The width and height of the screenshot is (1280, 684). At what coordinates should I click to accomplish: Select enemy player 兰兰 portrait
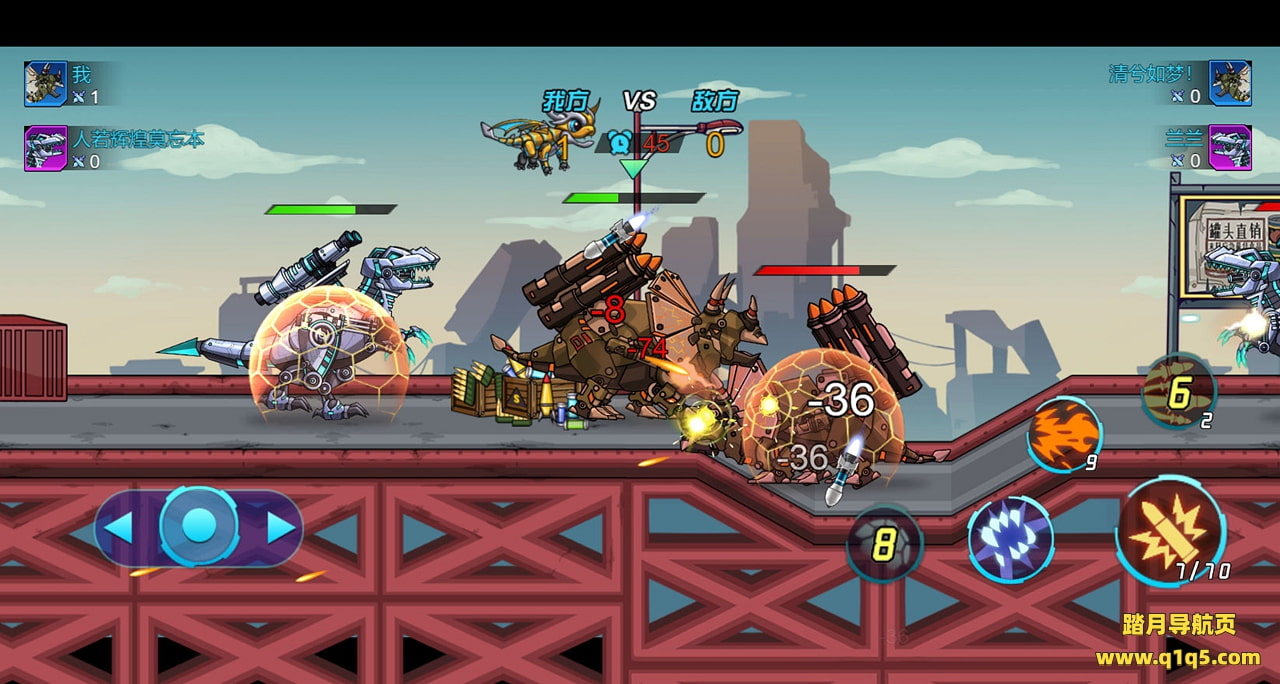(1229, 147)
